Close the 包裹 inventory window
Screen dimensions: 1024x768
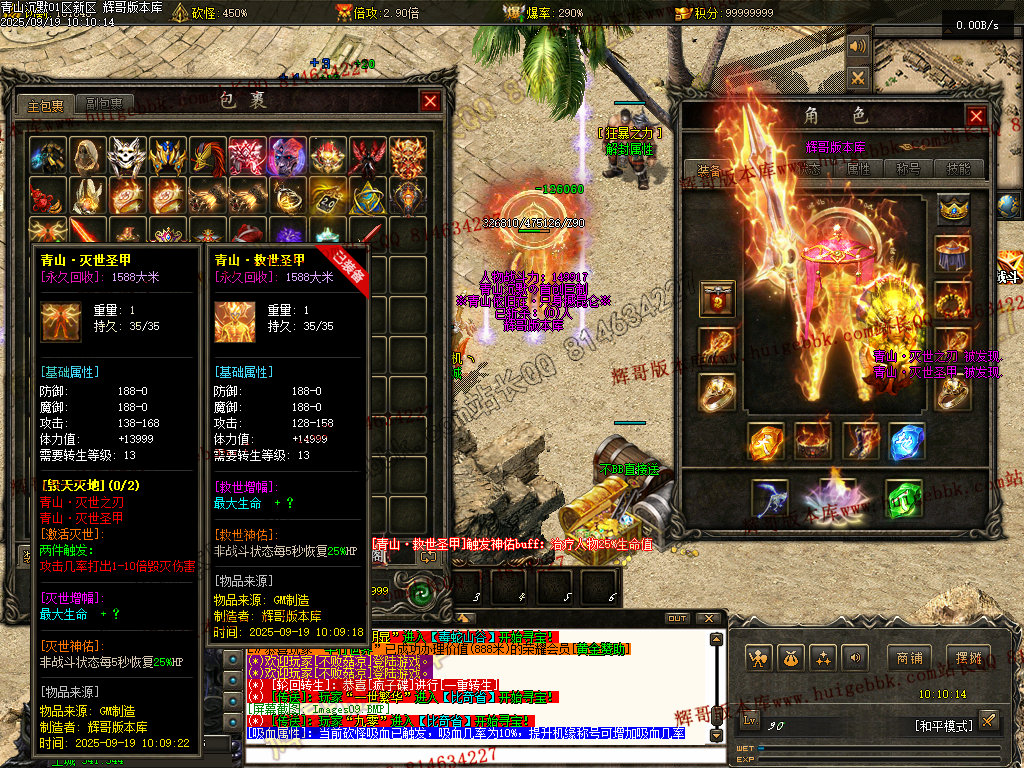click(430, 101)
